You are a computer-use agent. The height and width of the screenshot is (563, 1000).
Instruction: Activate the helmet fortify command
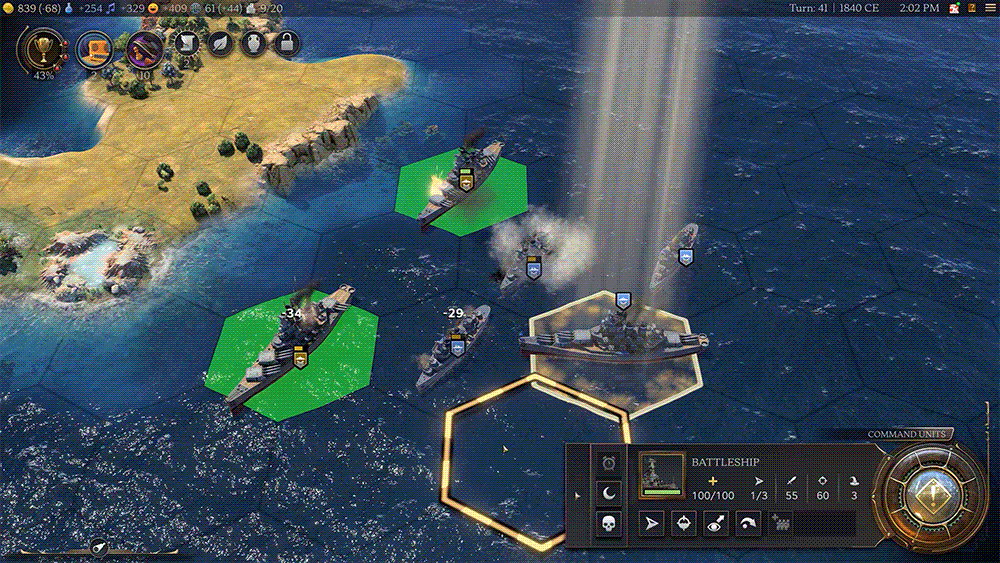[x=684, y=522]
